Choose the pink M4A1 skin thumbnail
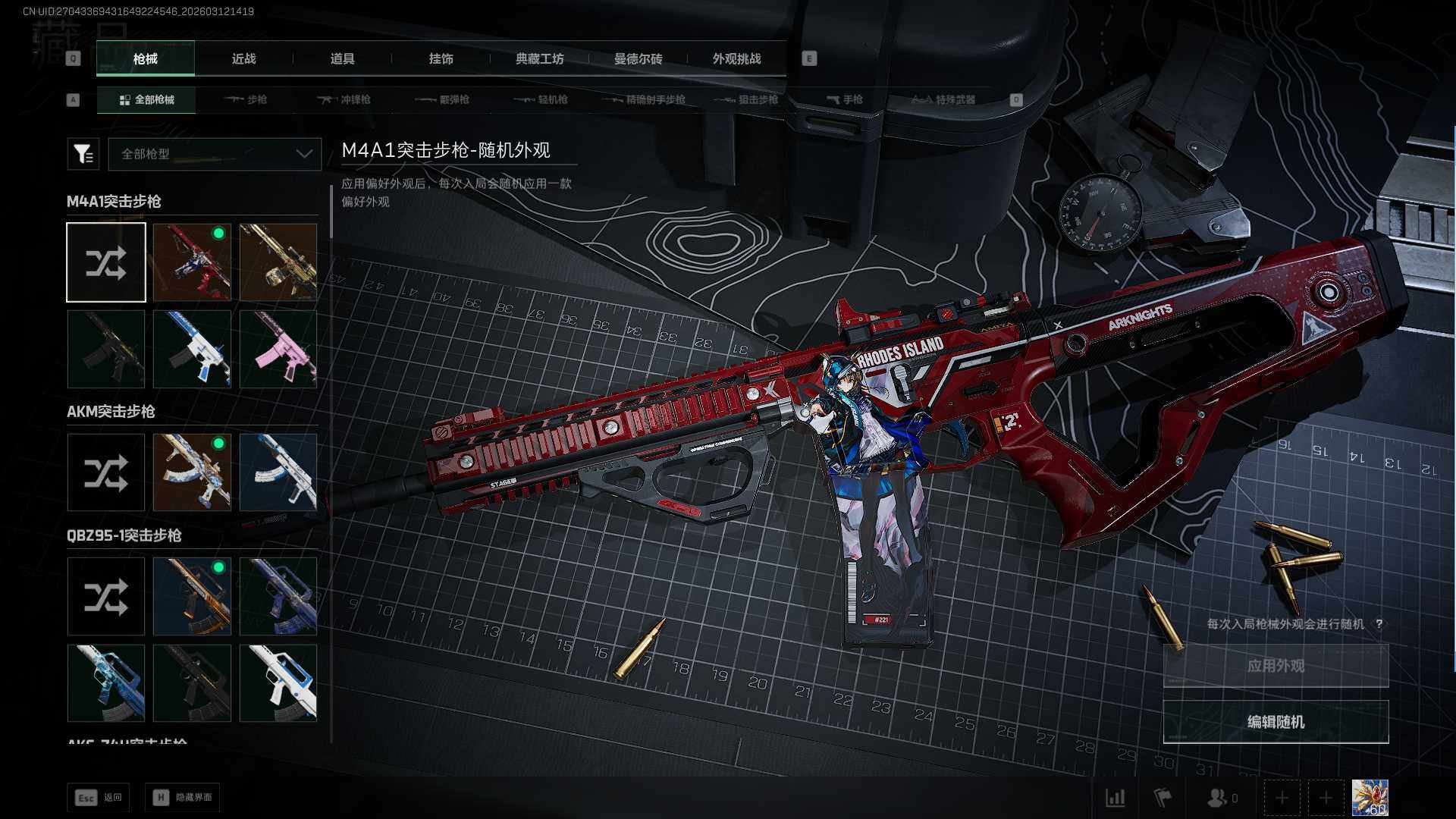The height and width of the screenshot is (819, 1456). pyautogui.click(x=278, y=350)
